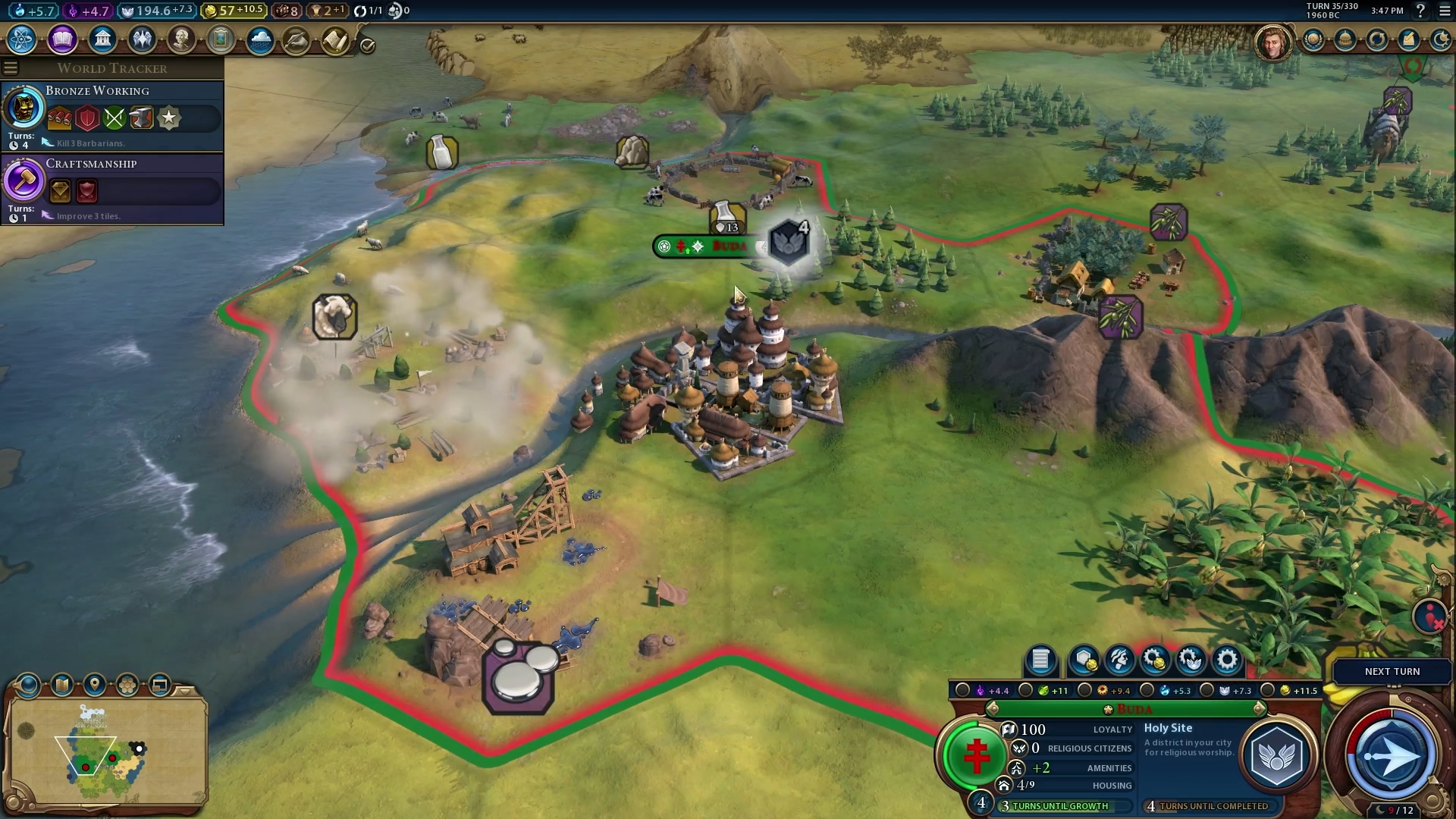Open the manage citizens head button

(1119, 661)
